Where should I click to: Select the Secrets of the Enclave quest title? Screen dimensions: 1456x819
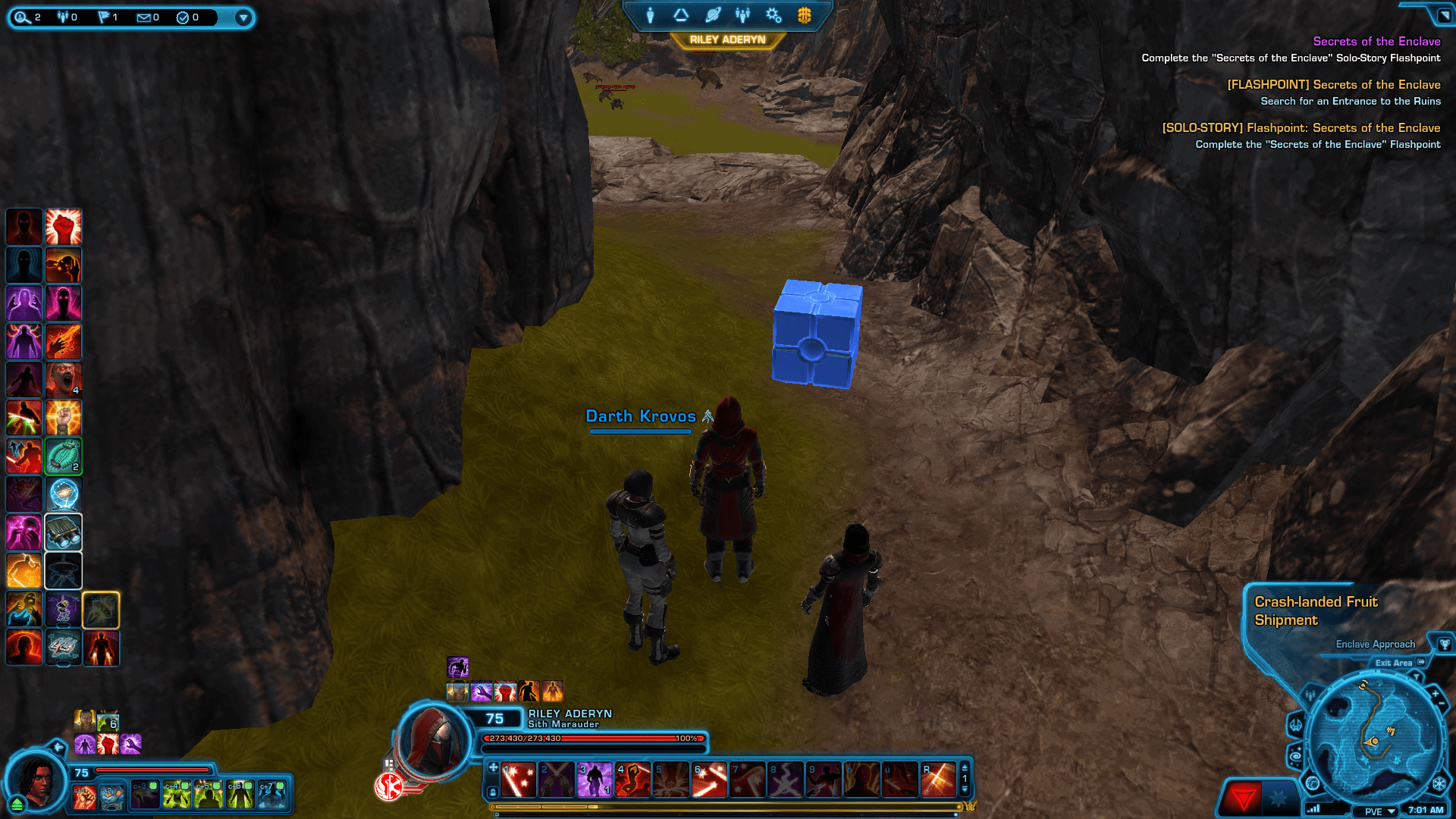pyautogui.click(x=1377, y=41)
